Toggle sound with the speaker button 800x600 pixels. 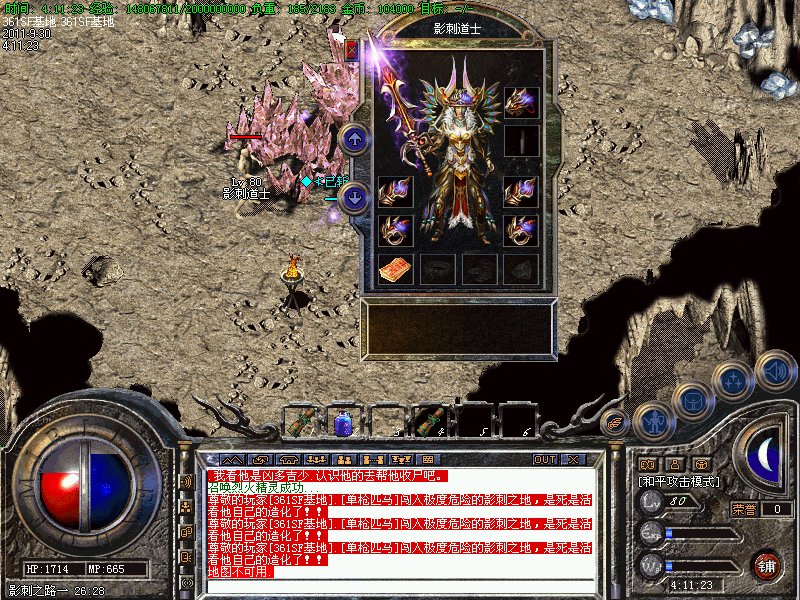coord(775,370)
